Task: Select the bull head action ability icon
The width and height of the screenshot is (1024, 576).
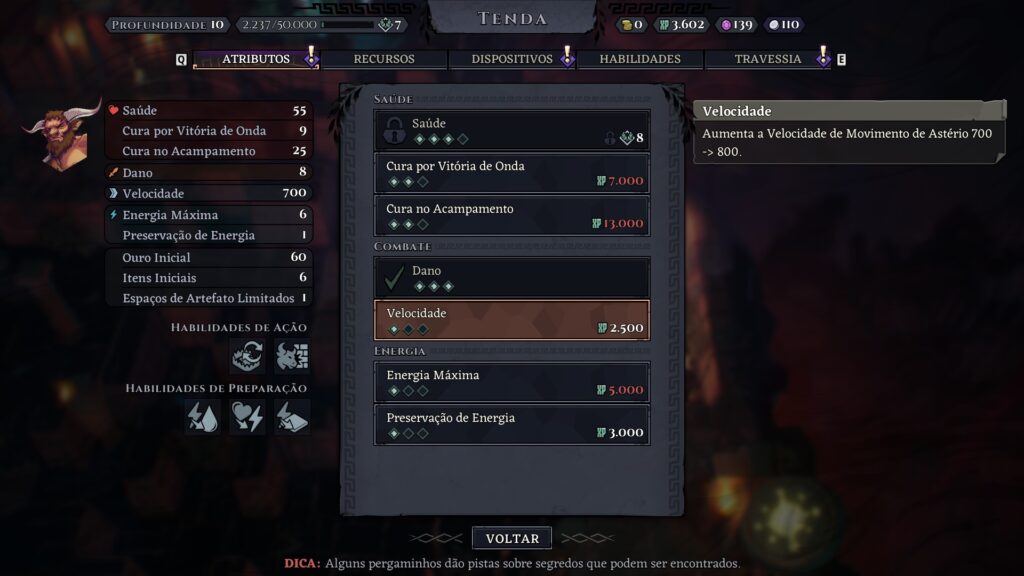Action: point(292,356)
